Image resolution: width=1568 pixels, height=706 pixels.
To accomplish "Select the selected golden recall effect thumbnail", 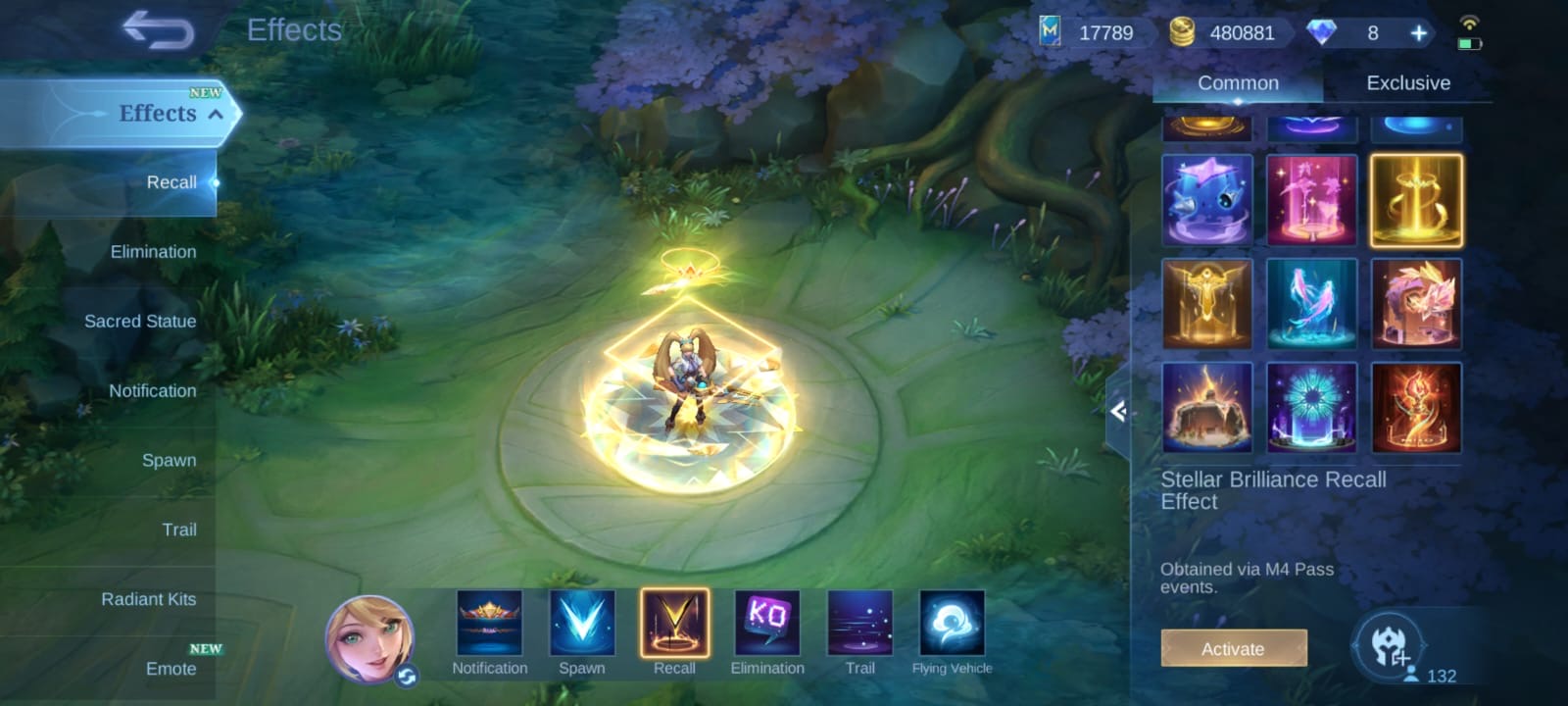I will (1416, 200).
